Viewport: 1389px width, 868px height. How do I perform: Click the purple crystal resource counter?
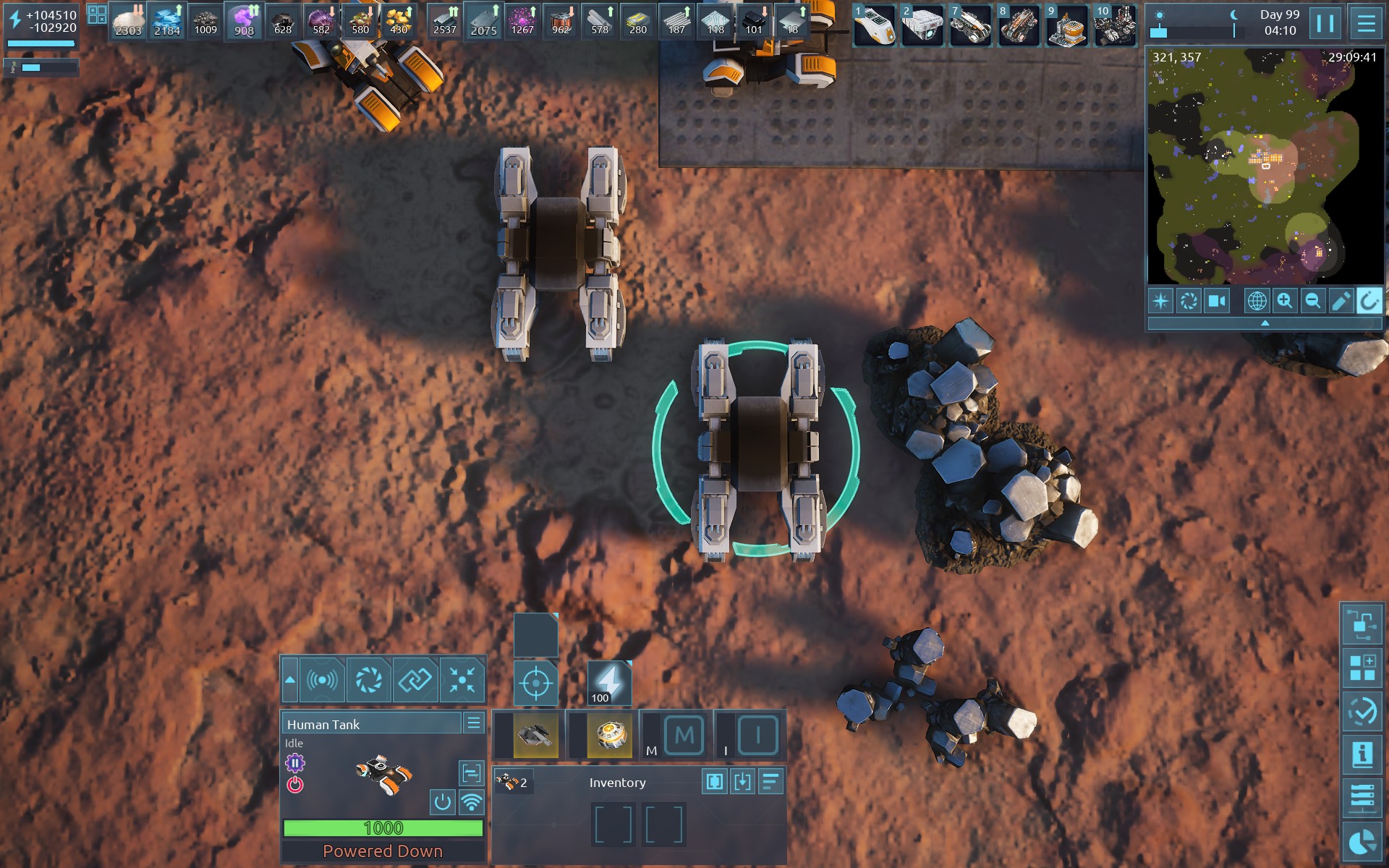(244, 22)
